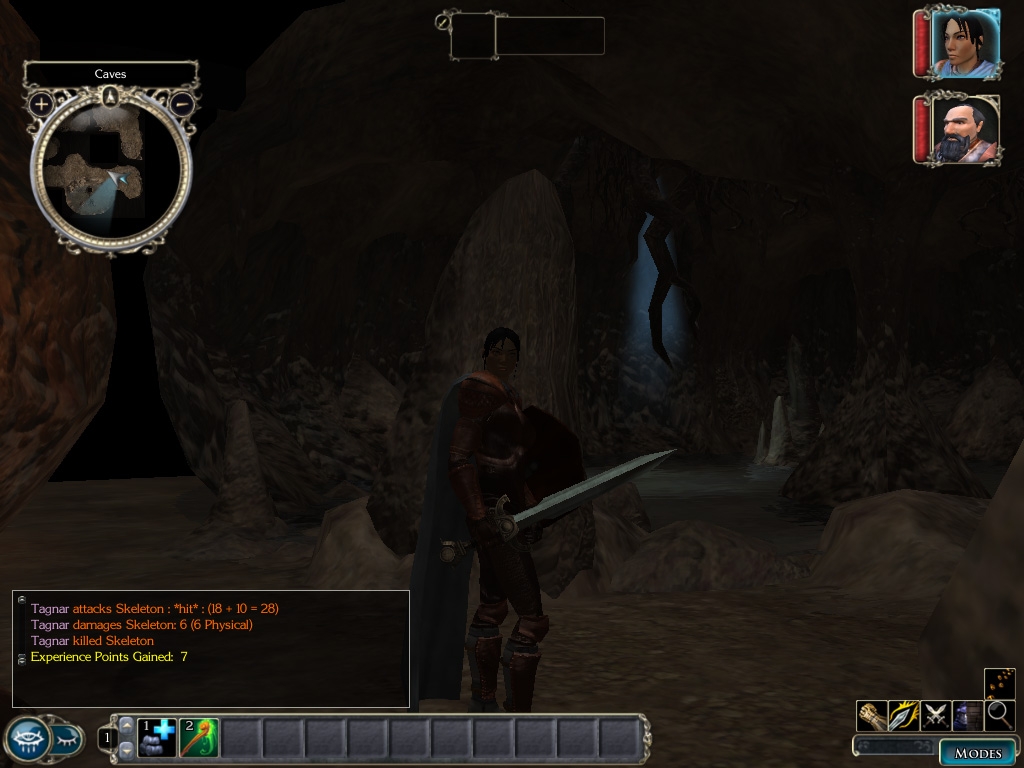Image resolution: width=1024 pixels, height=768 pixels.
Task: Use the glowing wand in hotbar slot 2
Action: tap(199, 738)
